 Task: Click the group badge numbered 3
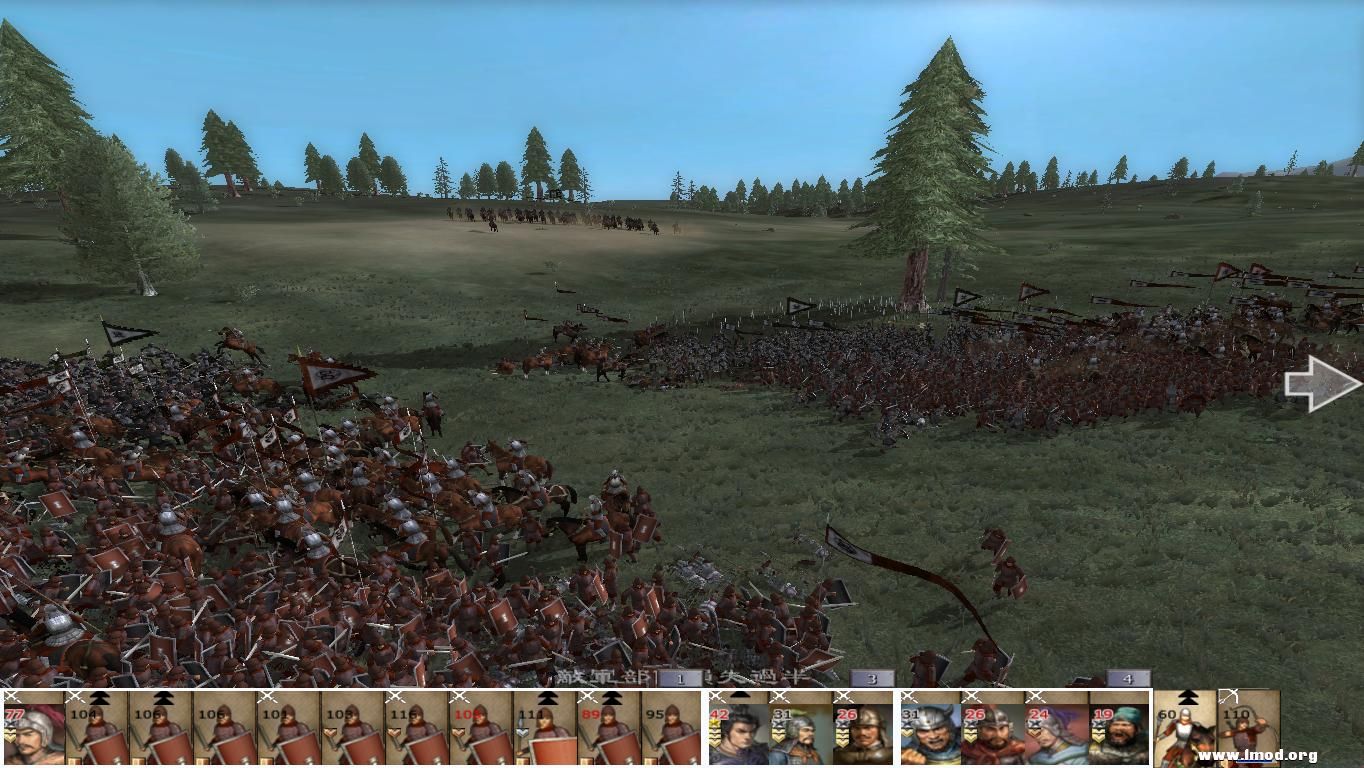[x=871, y=678]
